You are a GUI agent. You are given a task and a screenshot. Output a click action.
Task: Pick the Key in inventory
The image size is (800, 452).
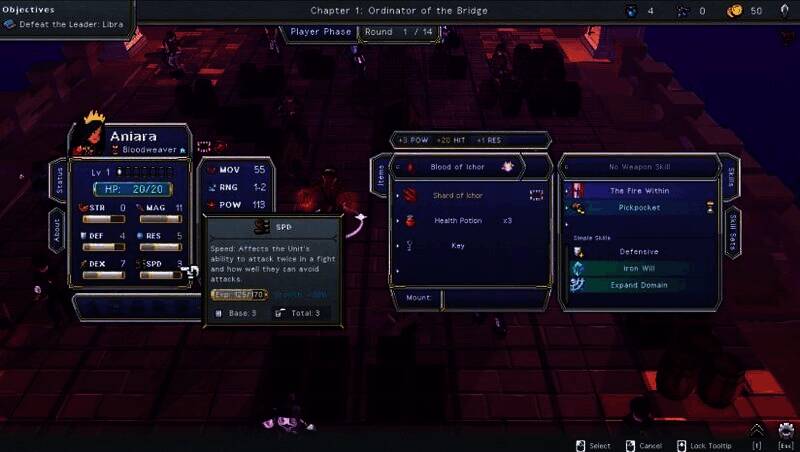[x=458, y=245]
